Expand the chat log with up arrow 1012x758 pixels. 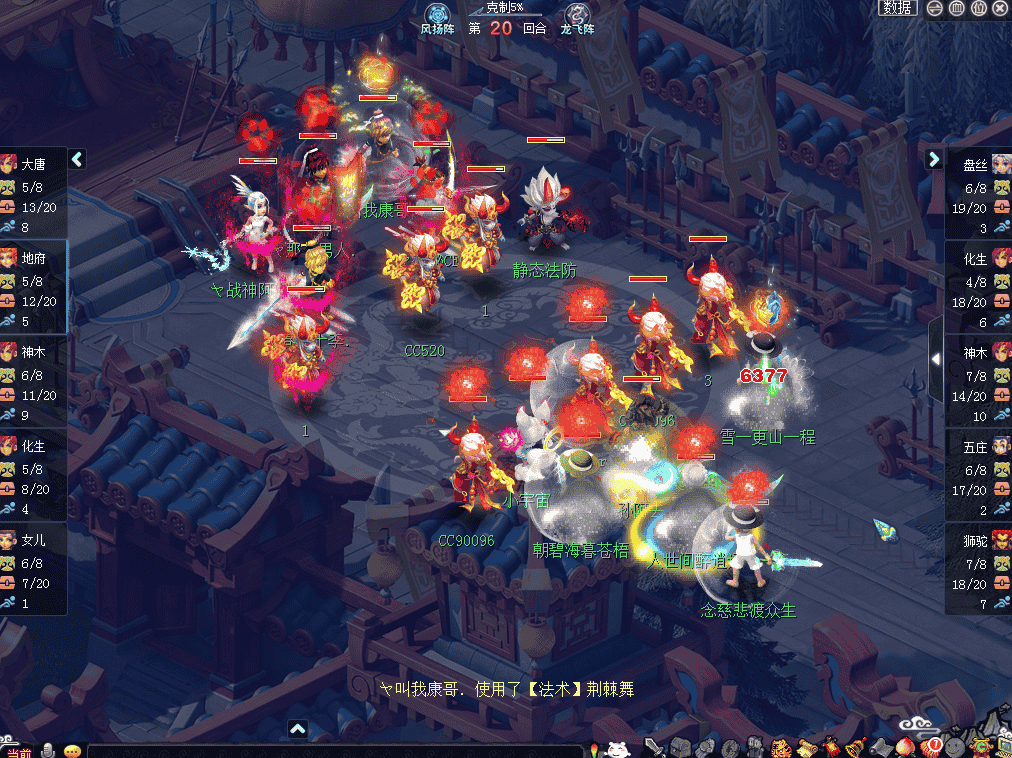click(298, 729)
